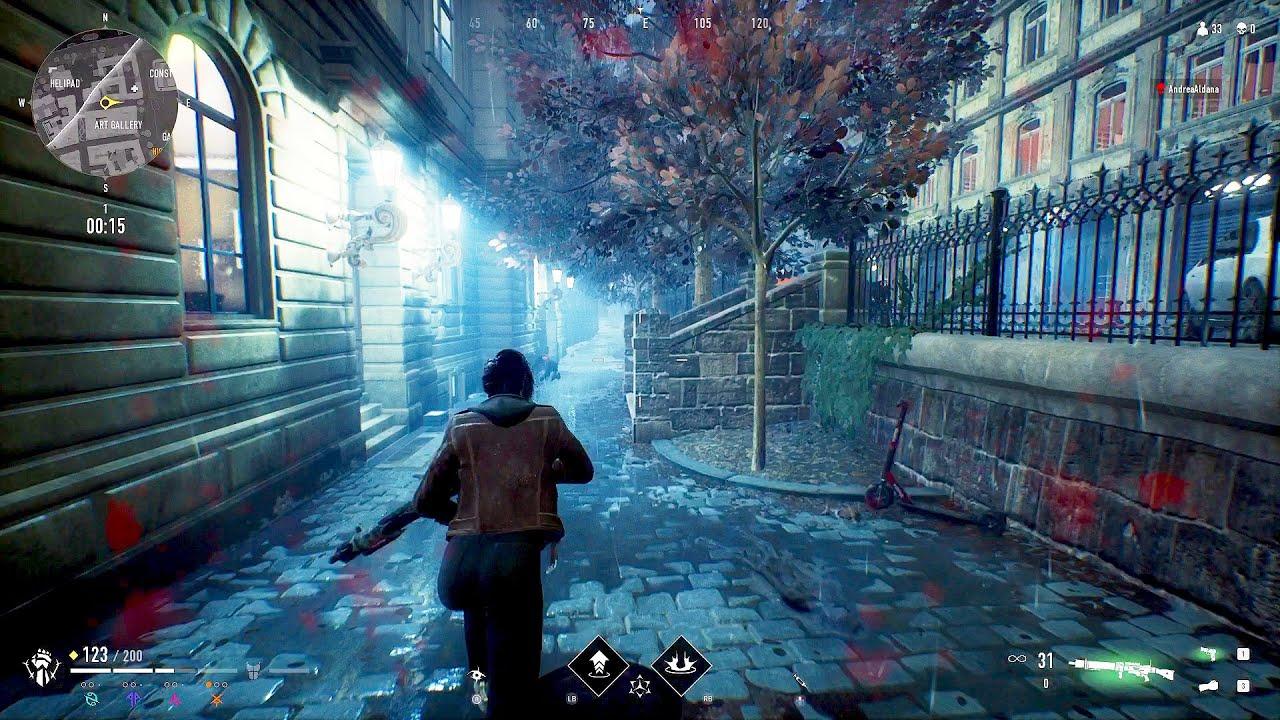
Task: Open the star ability selector between LB and RB
Action: (x=640, y=686)
